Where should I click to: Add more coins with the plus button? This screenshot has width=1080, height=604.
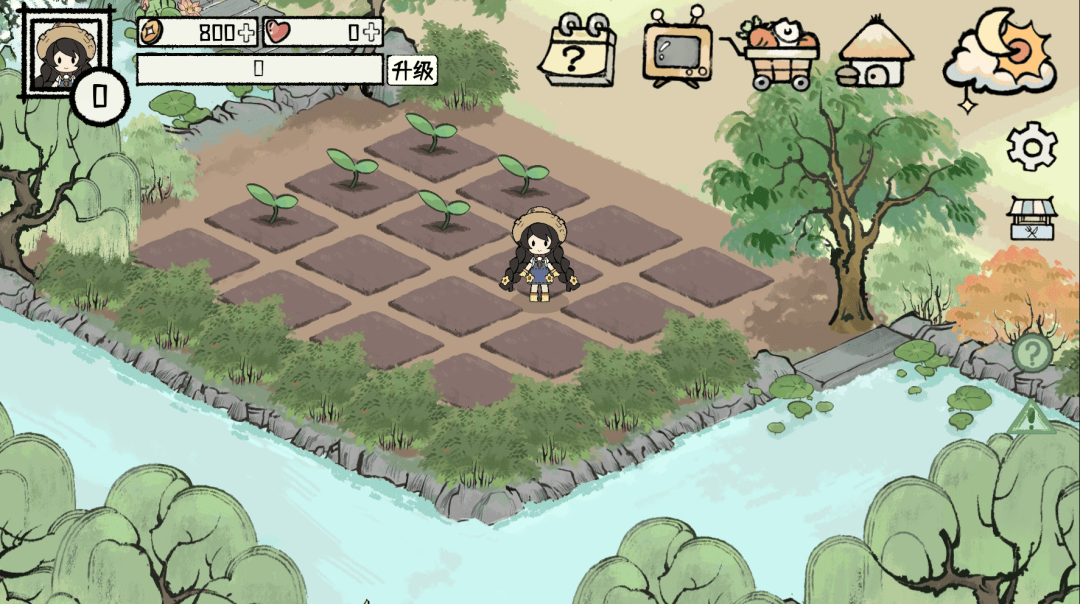[246, 32]
